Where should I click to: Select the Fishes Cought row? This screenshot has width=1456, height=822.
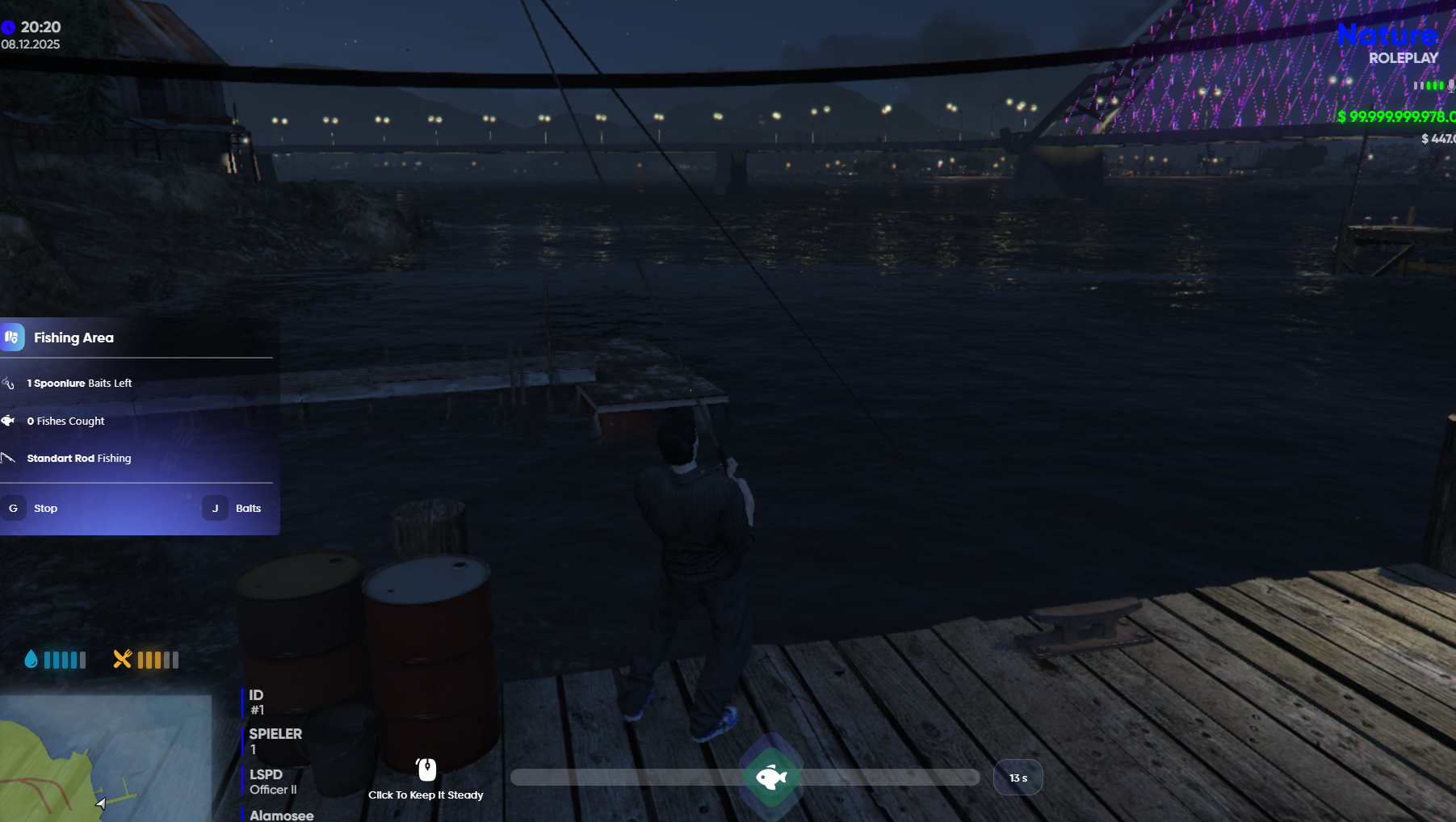(65, 421)
